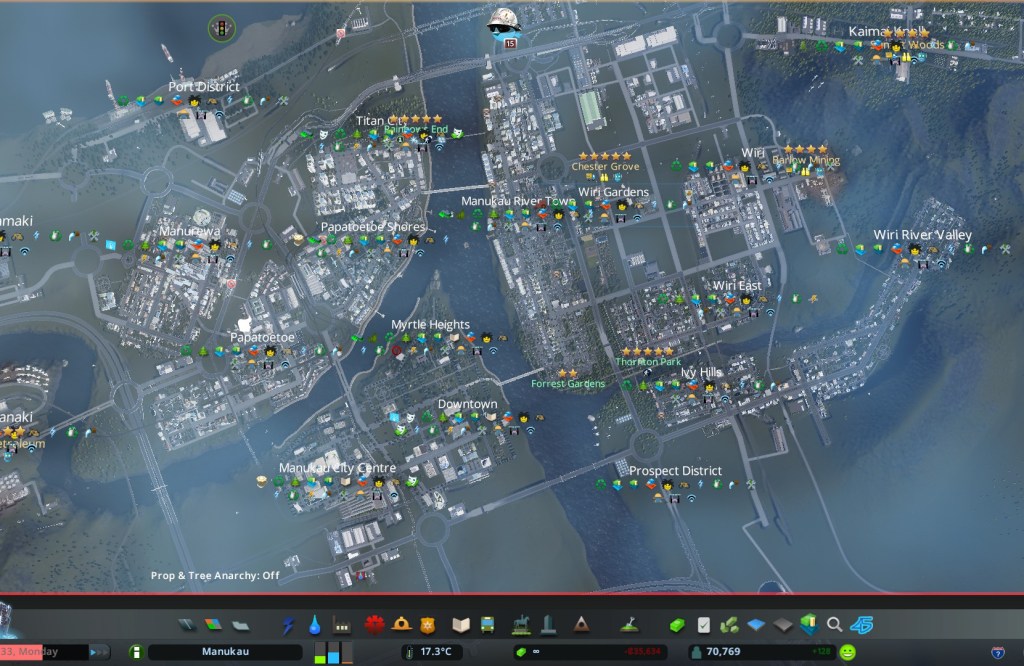1024x666 pixels.
Task: Toggle the game speed arrows button
Action: tap(100, 652)
